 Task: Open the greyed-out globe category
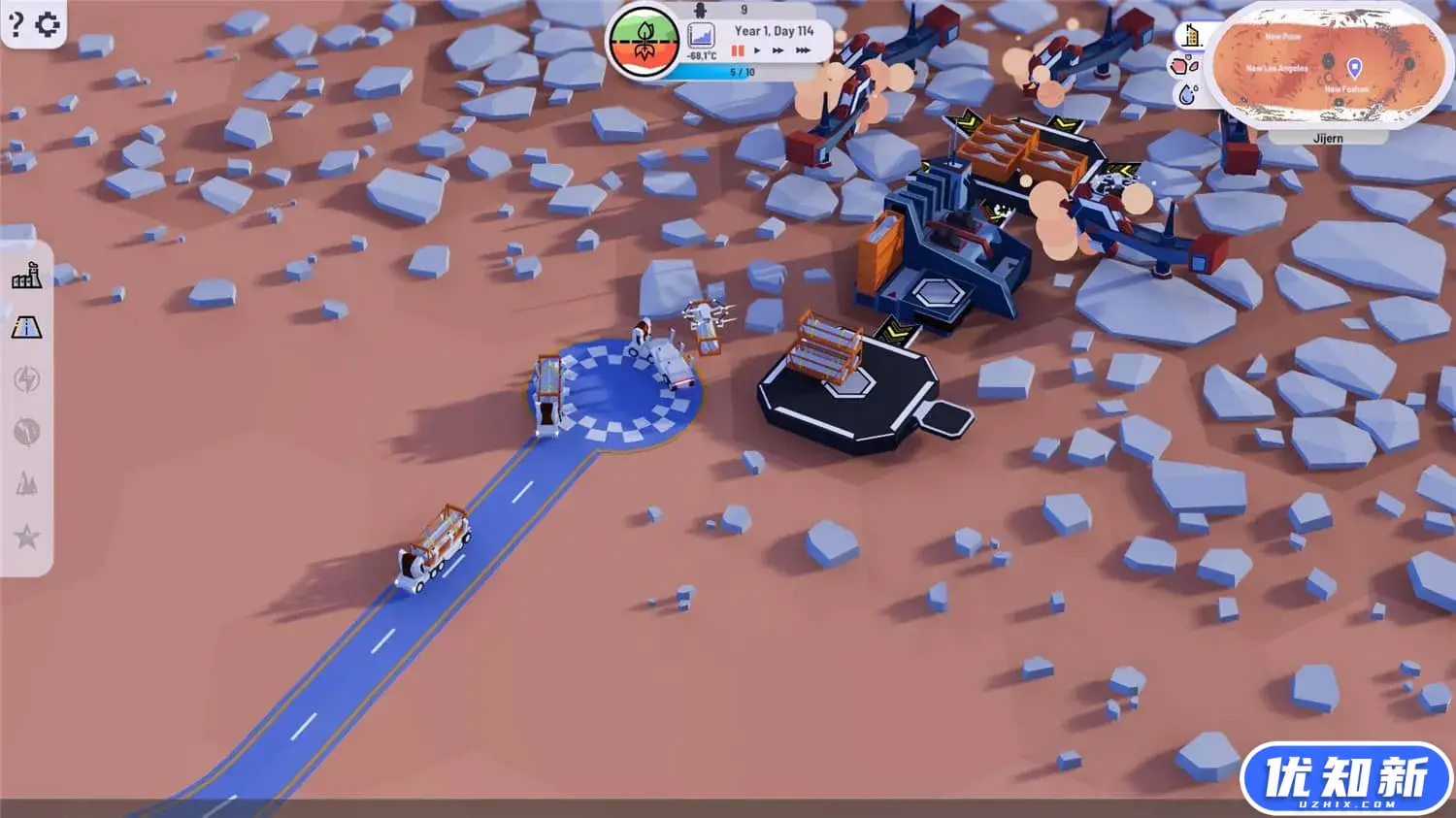coord(26,431)
